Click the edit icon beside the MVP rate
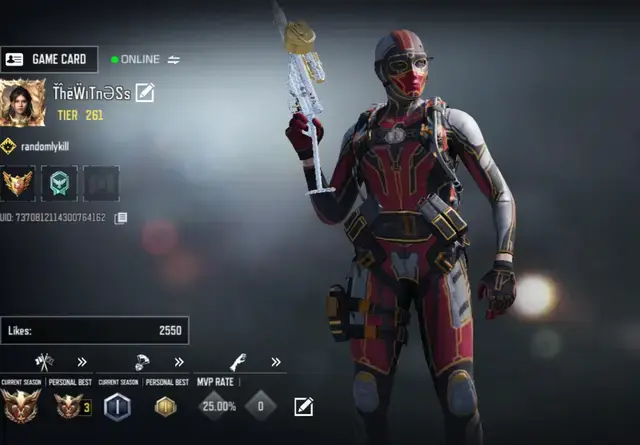 pyautogui.click(x=303, y=406)
